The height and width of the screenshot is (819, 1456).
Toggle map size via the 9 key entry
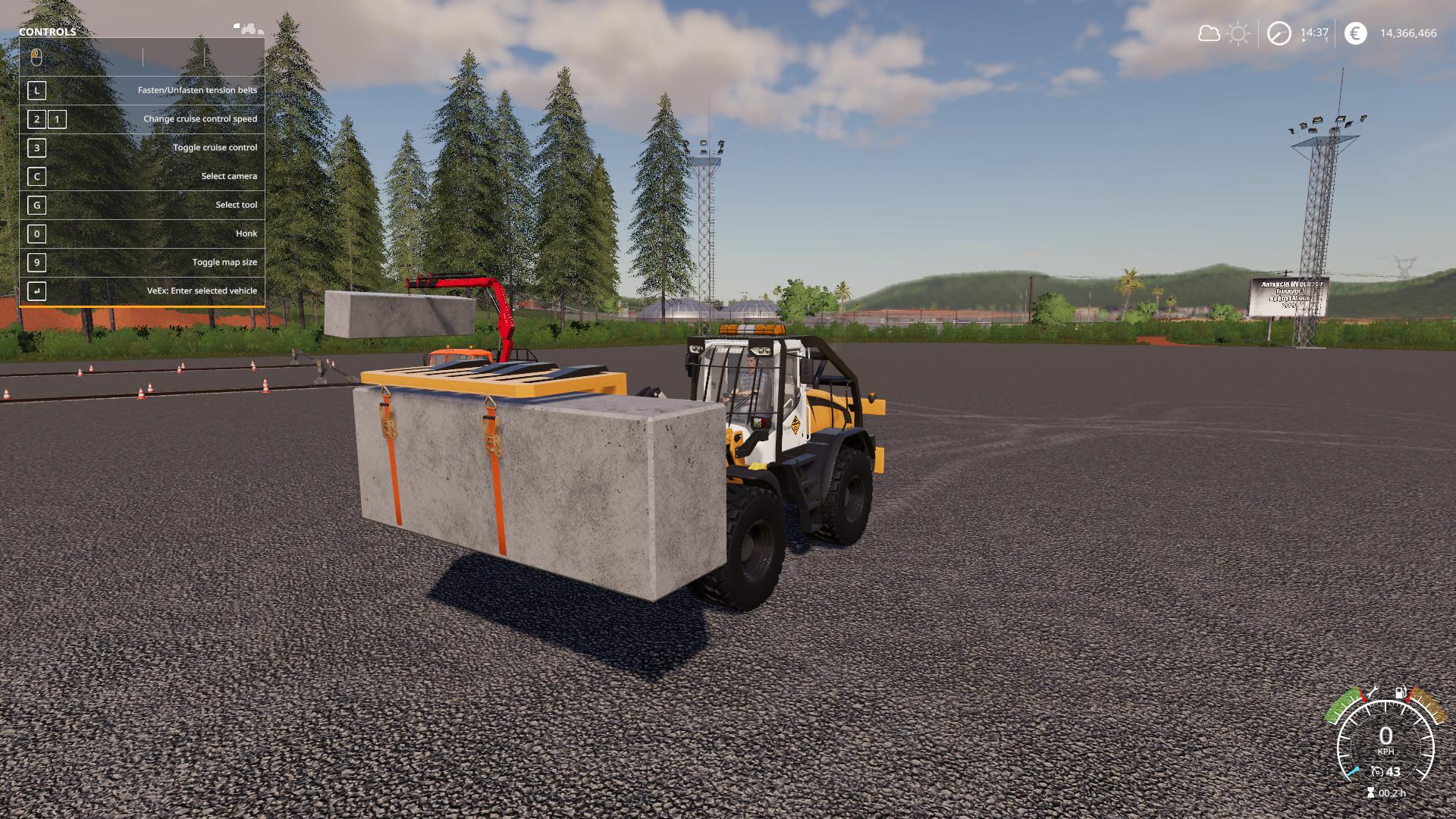pyautogui.click(x=144, y=262)
